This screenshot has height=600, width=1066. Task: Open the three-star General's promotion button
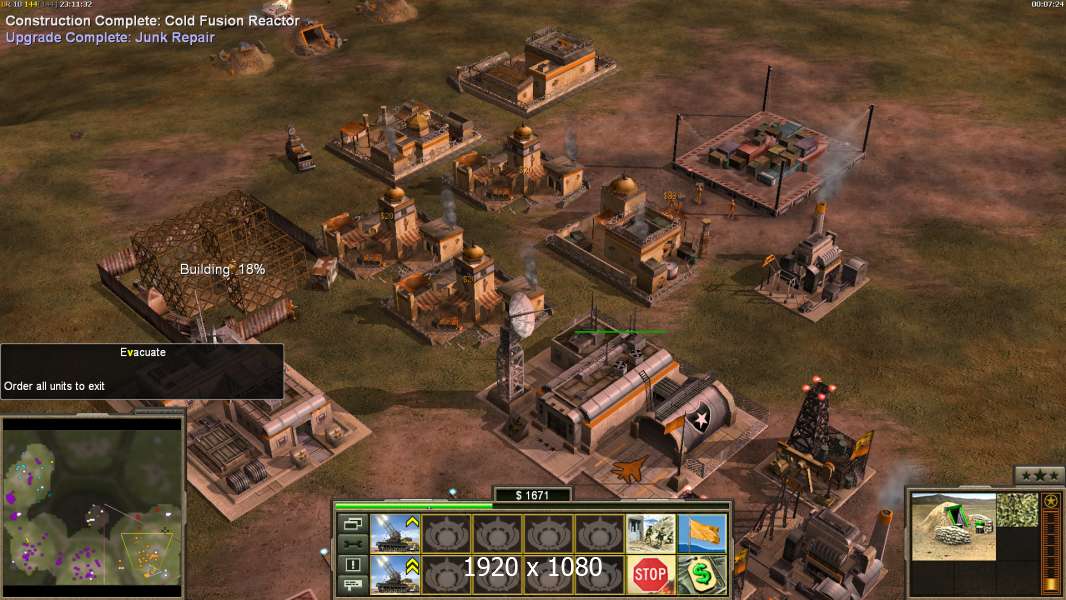pos(1039,475)
